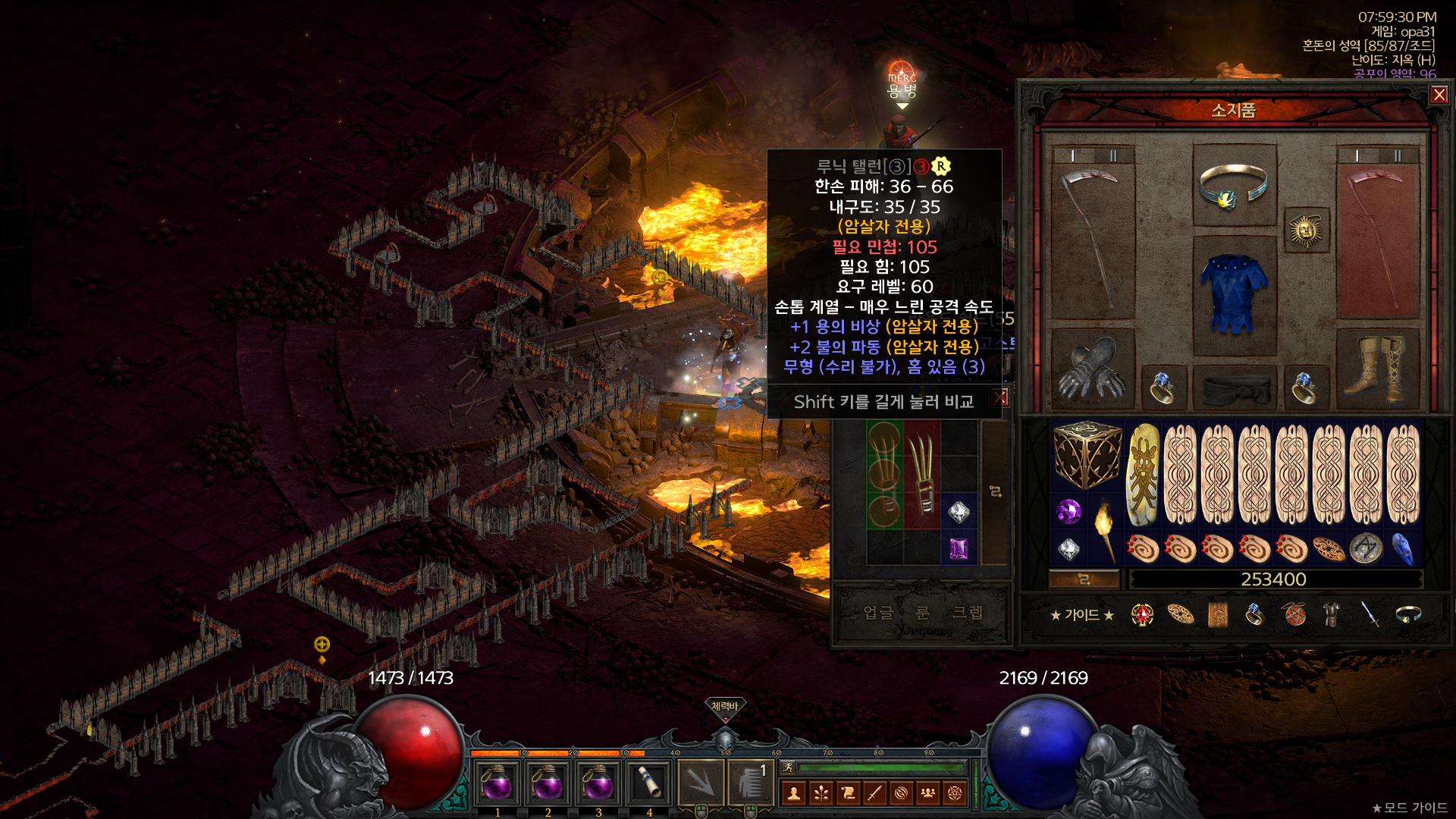Pick the purple amethyst gem in inventory
Screen dimensions: 1456x819
click(x=1068, y=512)
